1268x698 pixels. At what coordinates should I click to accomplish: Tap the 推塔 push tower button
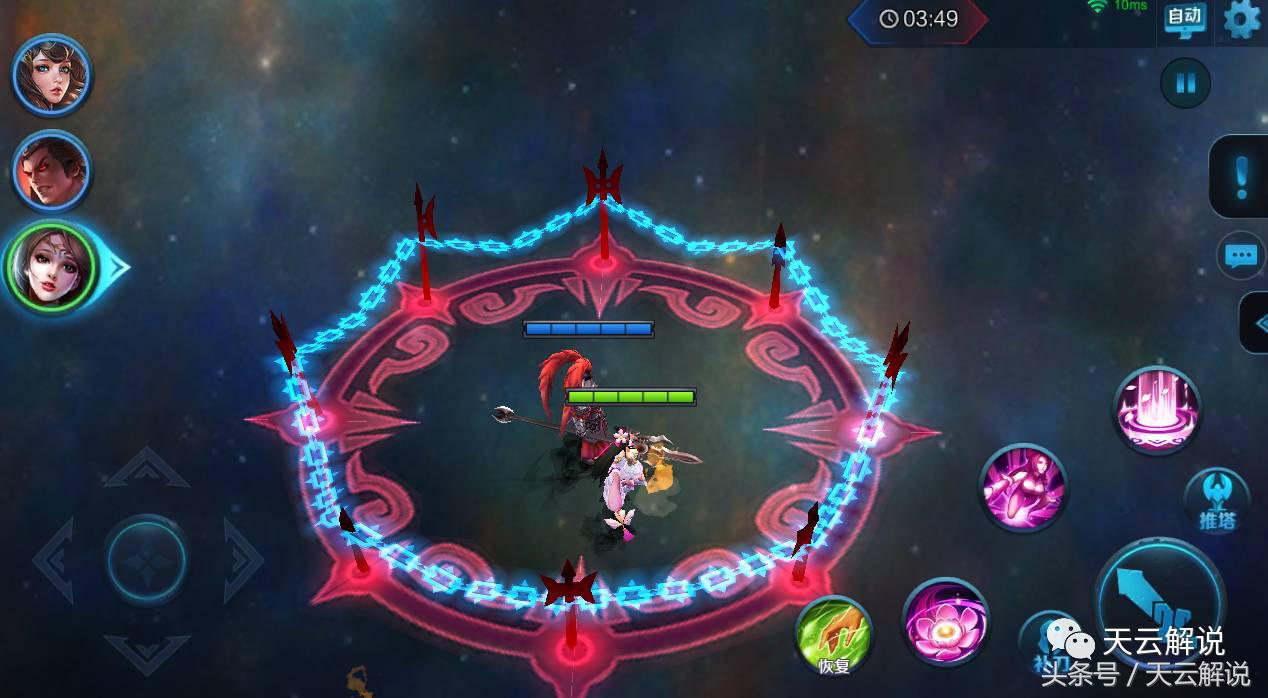[x=1216, y=501]
